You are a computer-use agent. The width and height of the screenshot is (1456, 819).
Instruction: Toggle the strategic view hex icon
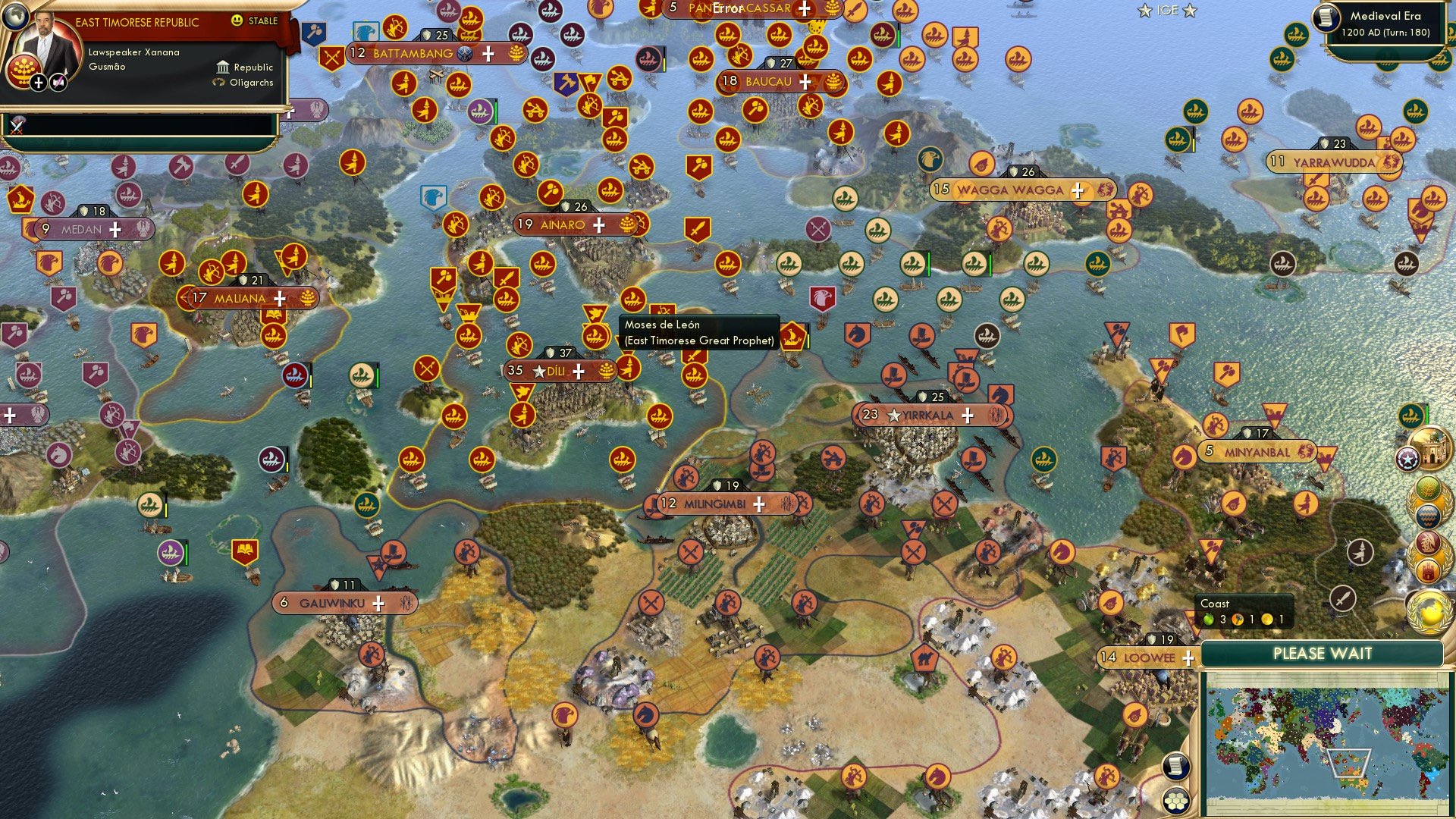click(1176, 802)
